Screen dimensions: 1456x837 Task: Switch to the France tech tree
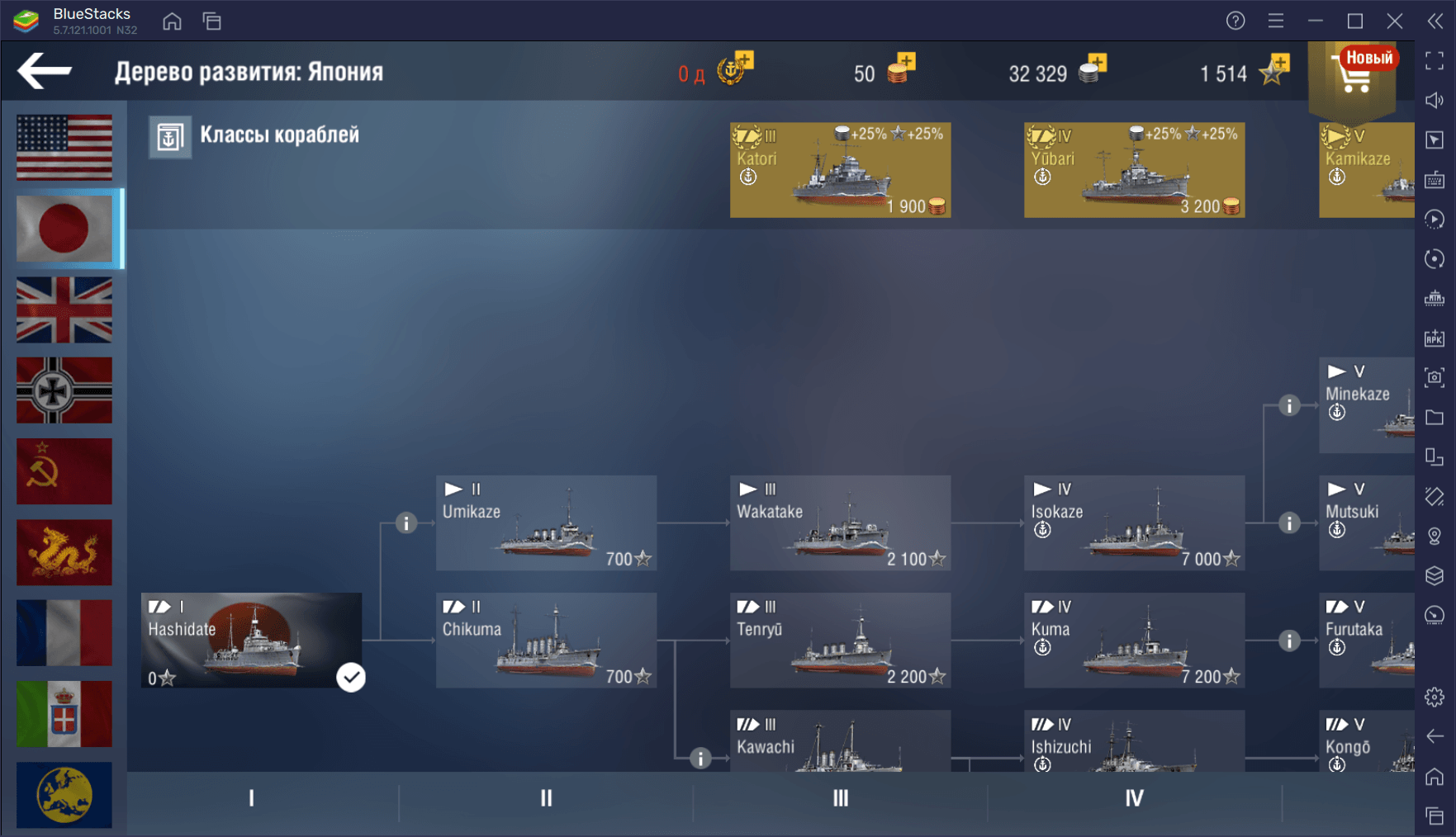(x=64, y=633)
